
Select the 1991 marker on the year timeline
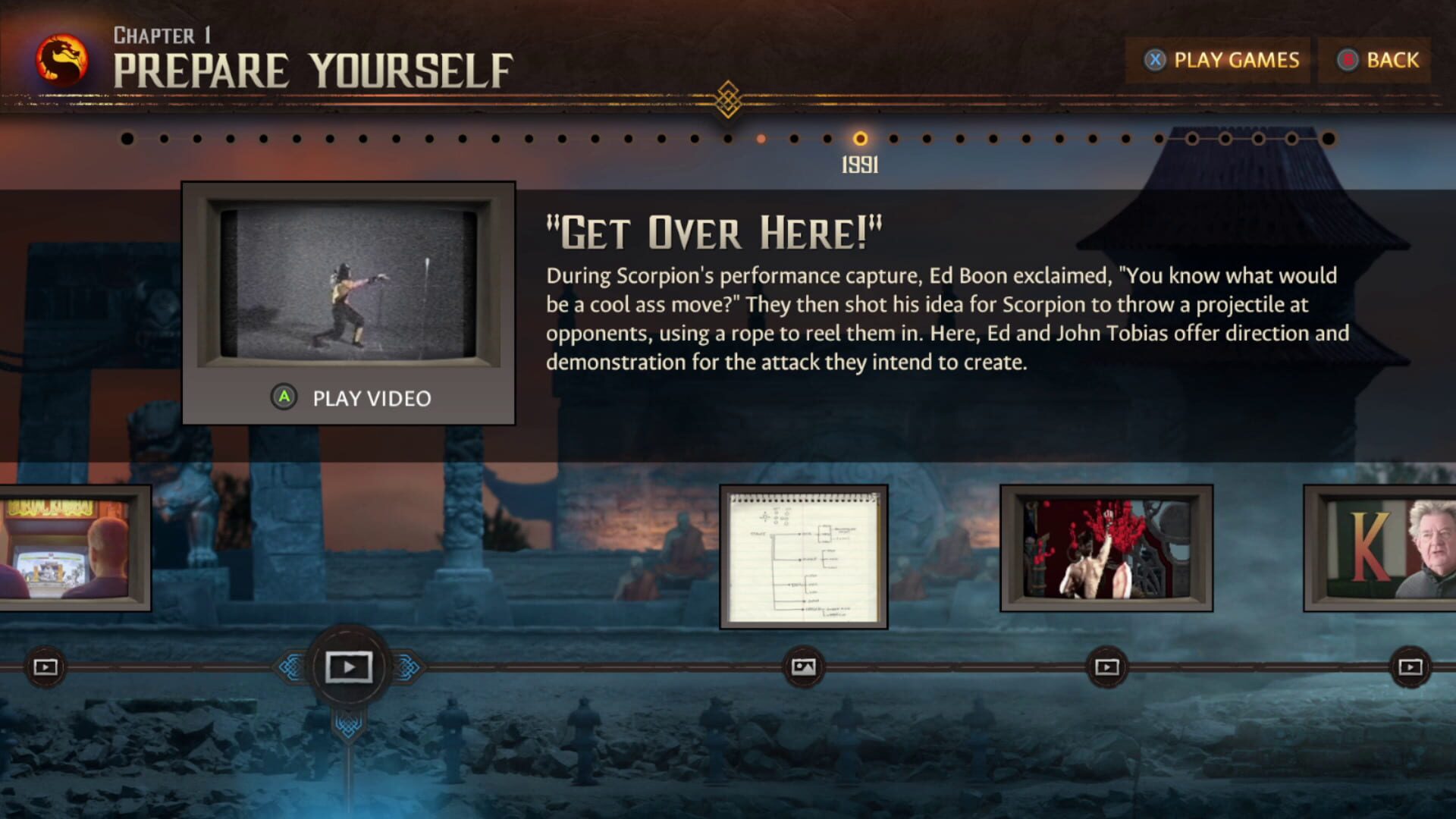click(x=861, y=139)
